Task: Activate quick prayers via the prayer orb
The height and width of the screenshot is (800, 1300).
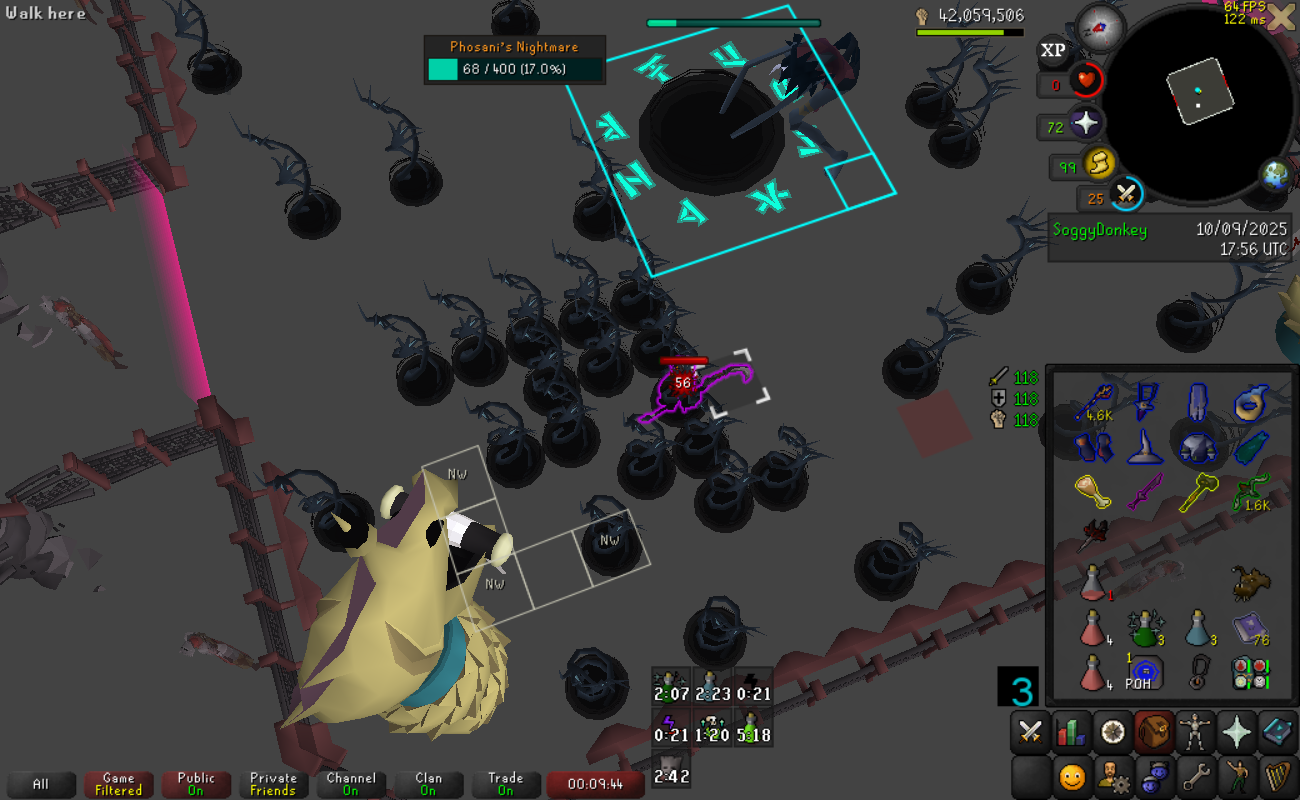Action: (1086, 126)
